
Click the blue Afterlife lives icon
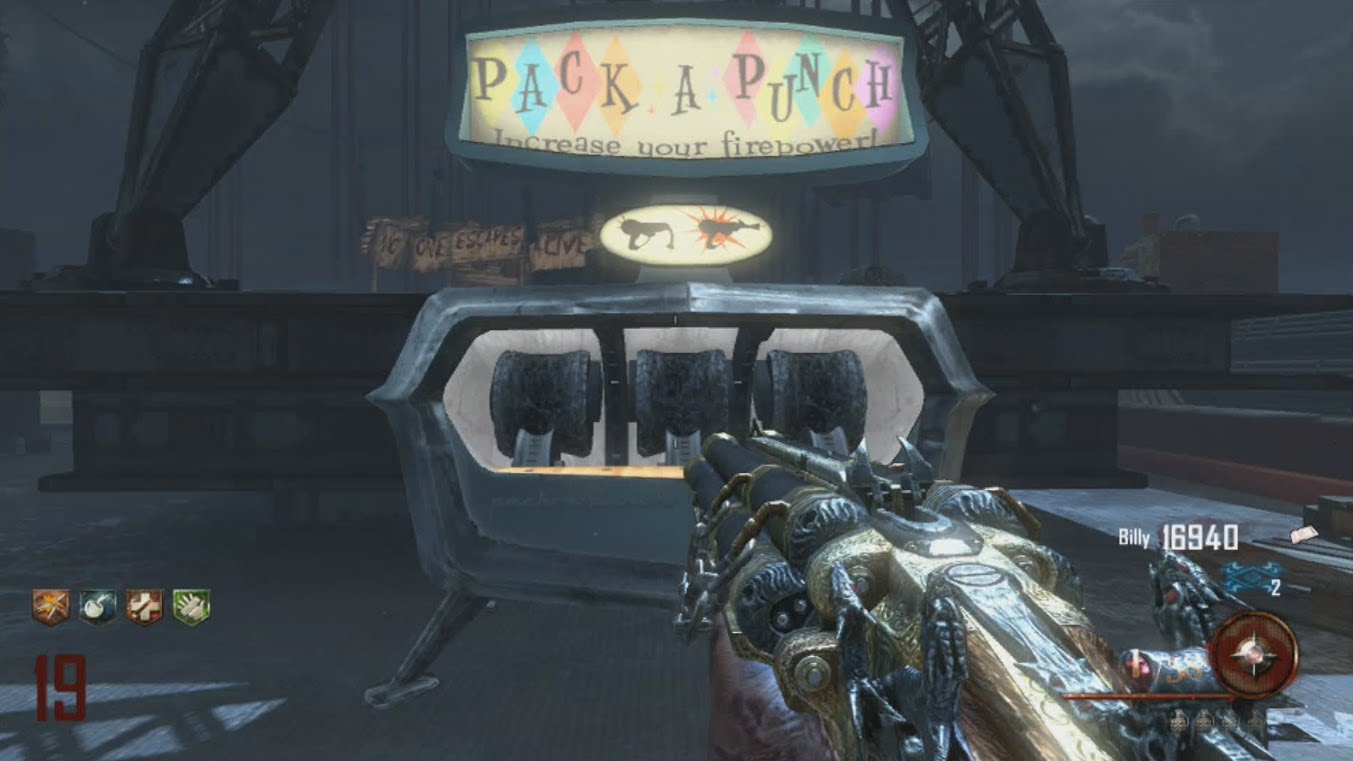tap(1240, 579)
